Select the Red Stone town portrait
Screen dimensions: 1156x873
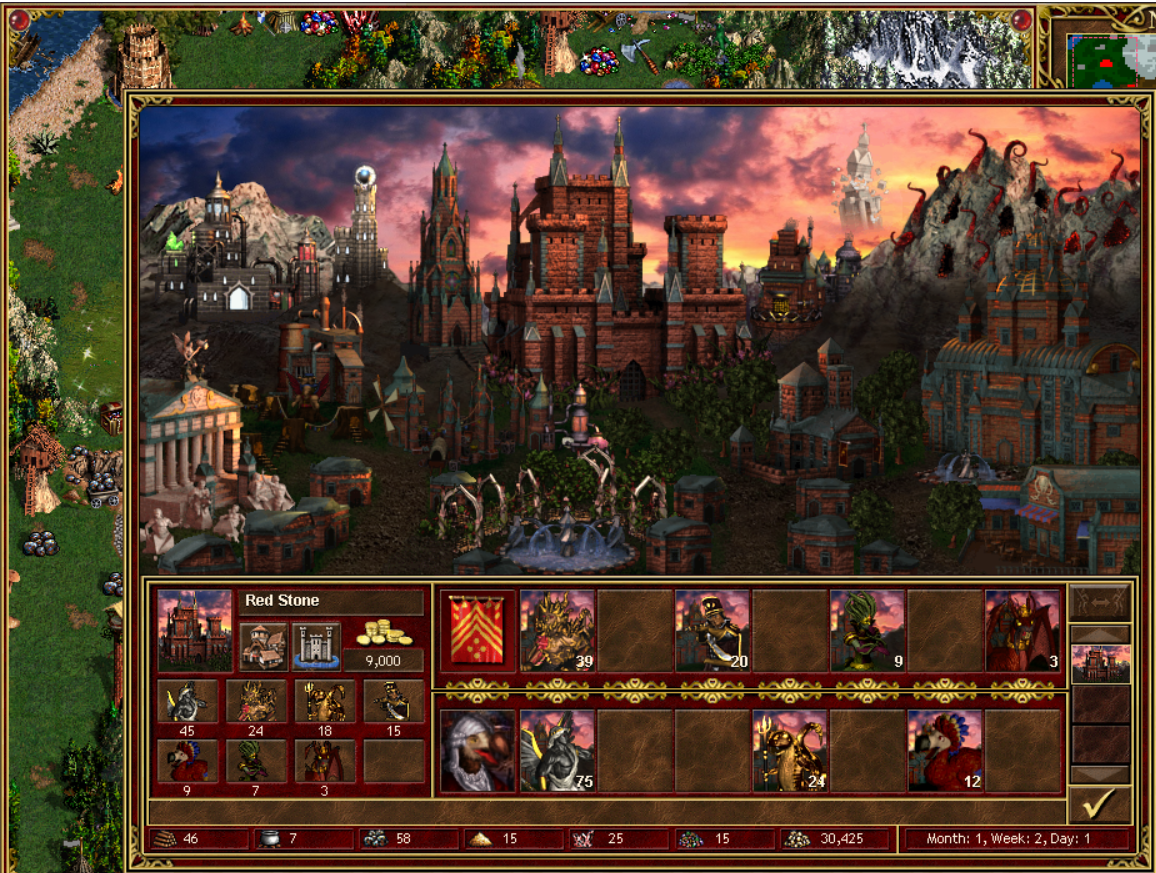(x=195, y=629)
